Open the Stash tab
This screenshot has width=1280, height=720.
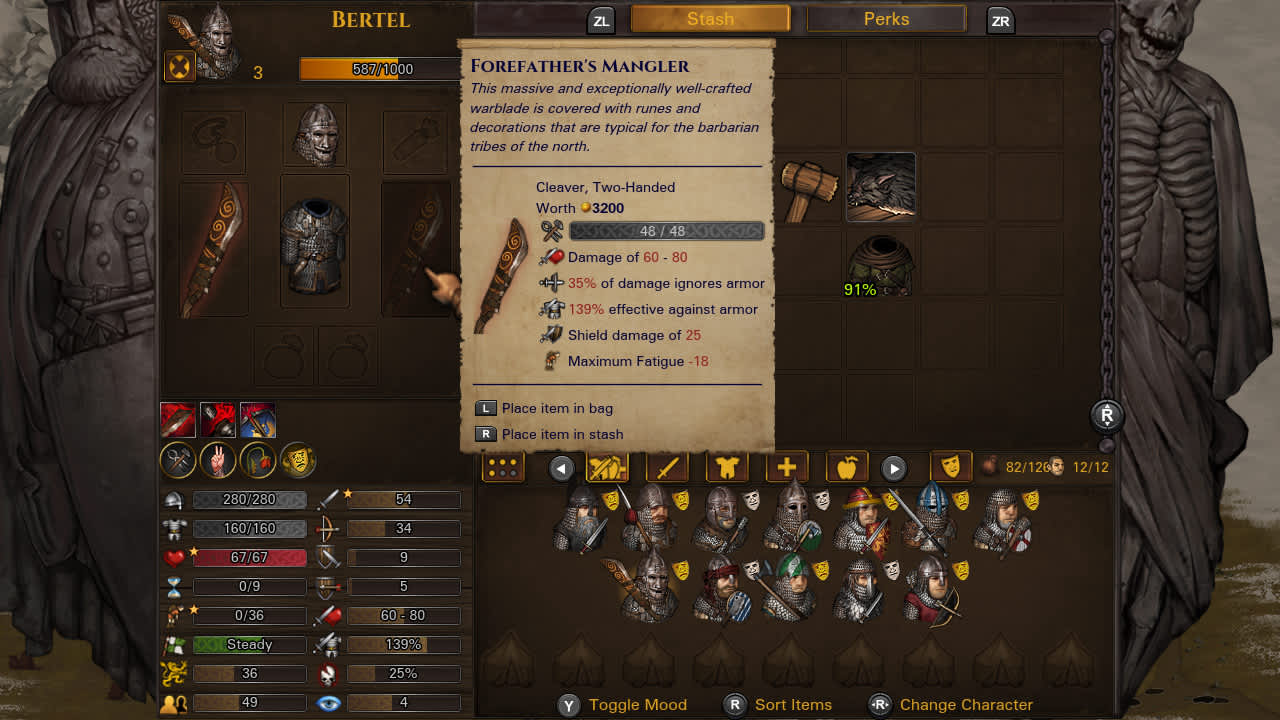pyautogui.click(x=710, y=19)
